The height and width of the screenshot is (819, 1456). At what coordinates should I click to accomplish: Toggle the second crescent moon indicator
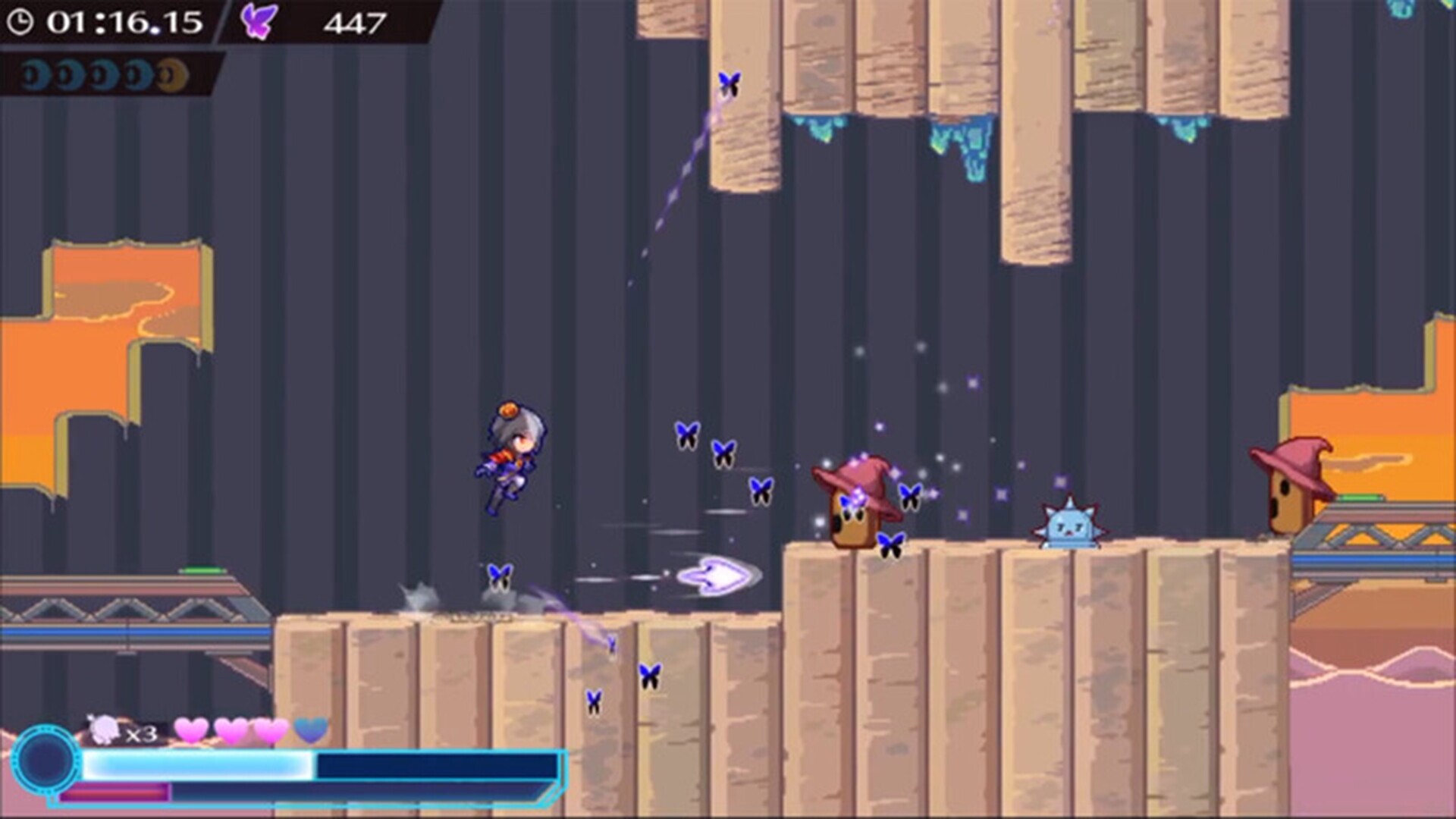pyautogui.click(x=71, y=74)
